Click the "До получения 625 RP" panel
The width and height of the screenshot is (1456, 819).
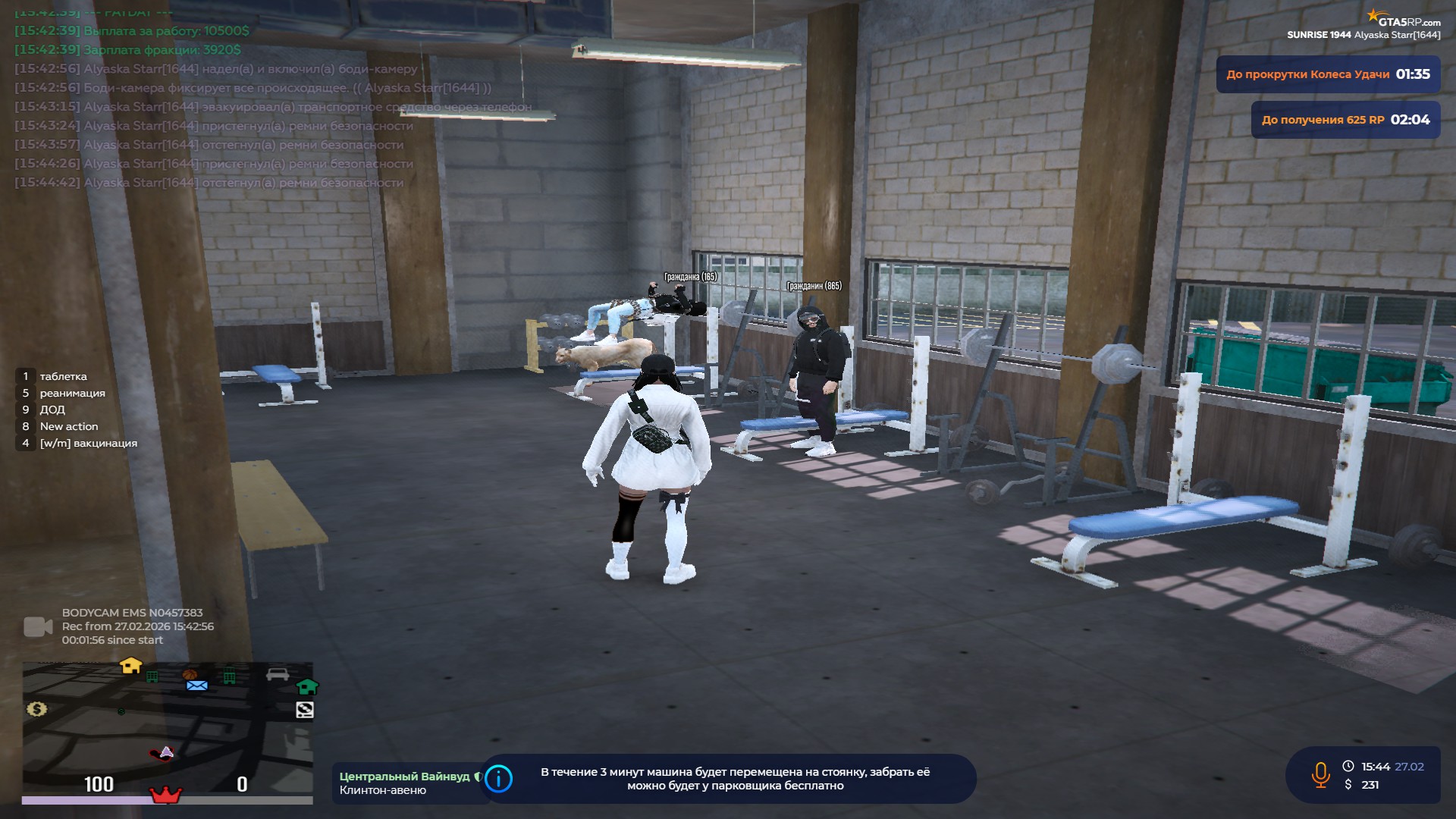tap(1345, 120)
